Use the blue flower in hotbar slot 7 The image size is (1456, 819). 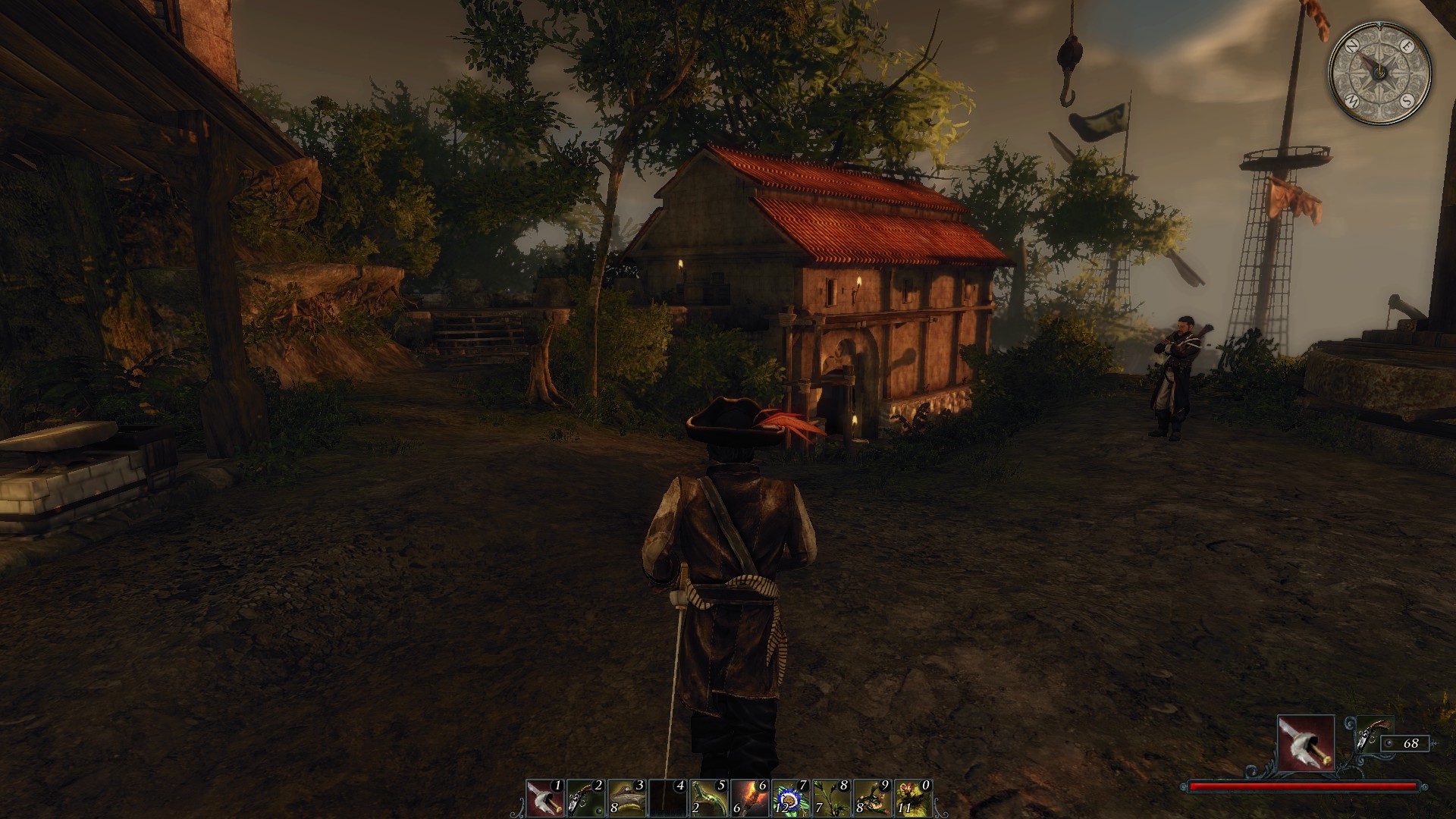[791, 798]
